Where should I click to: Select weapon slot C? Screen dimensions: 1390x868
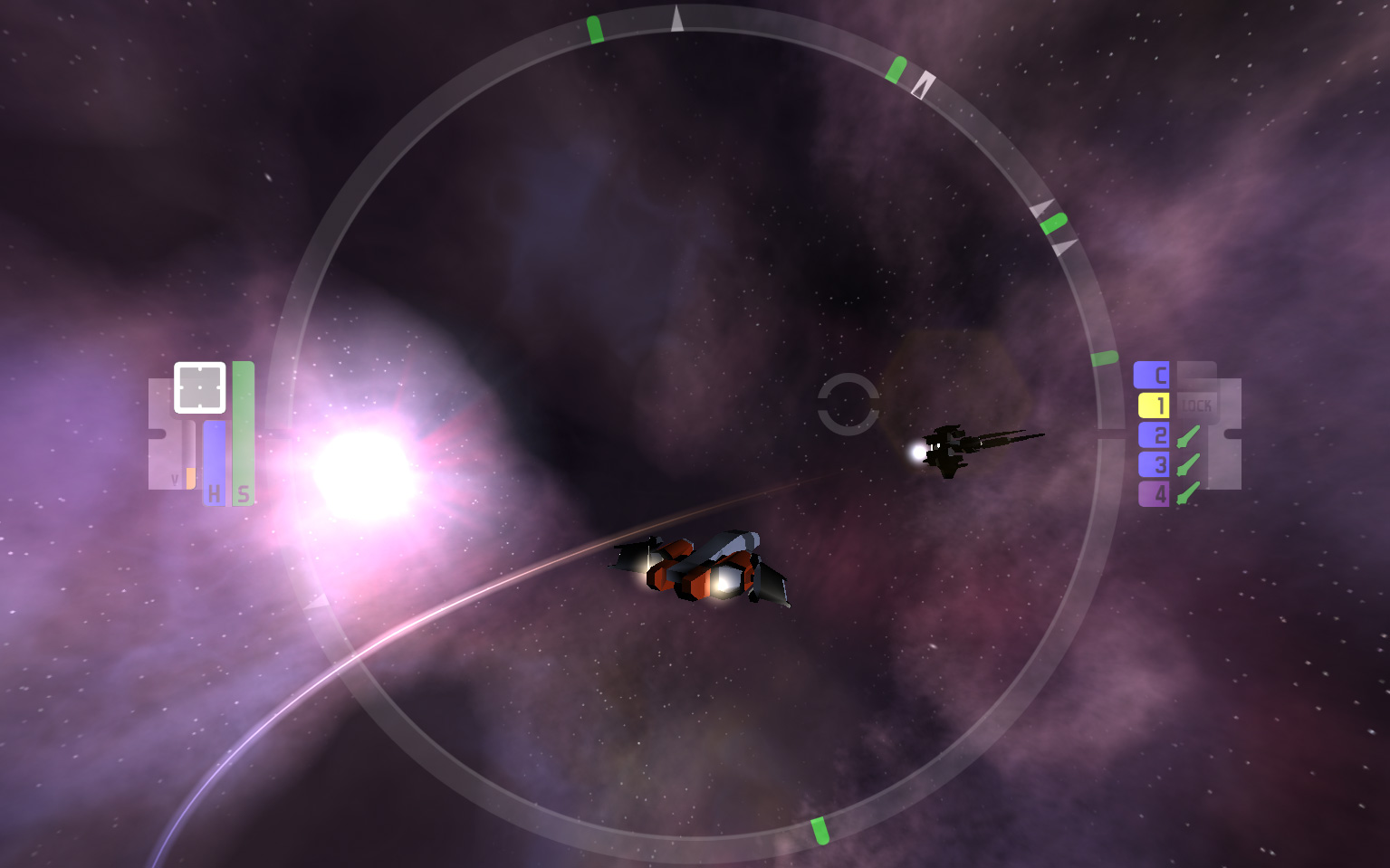1154,375
